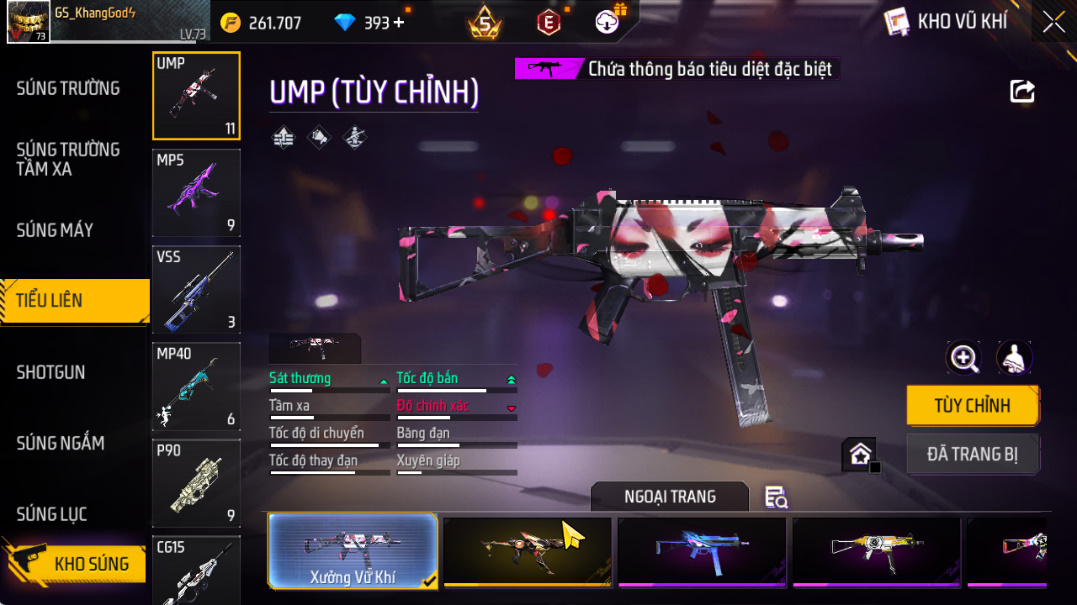Add diamonds via the plus button
This screenshot has width=1077, height=605.
tap(399, 22)
